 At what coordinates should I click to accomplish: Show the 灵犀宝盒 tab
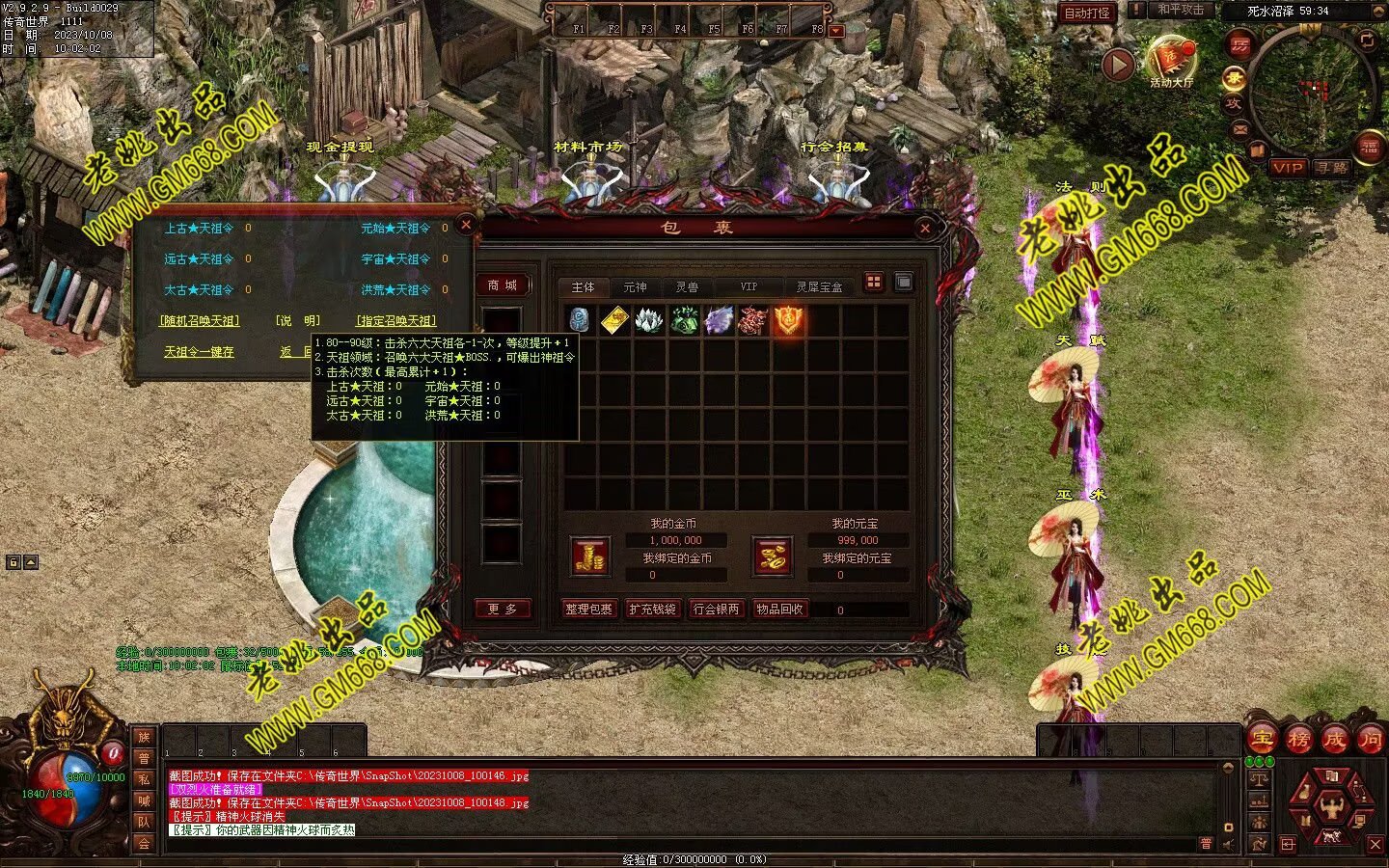pos(819,287)
